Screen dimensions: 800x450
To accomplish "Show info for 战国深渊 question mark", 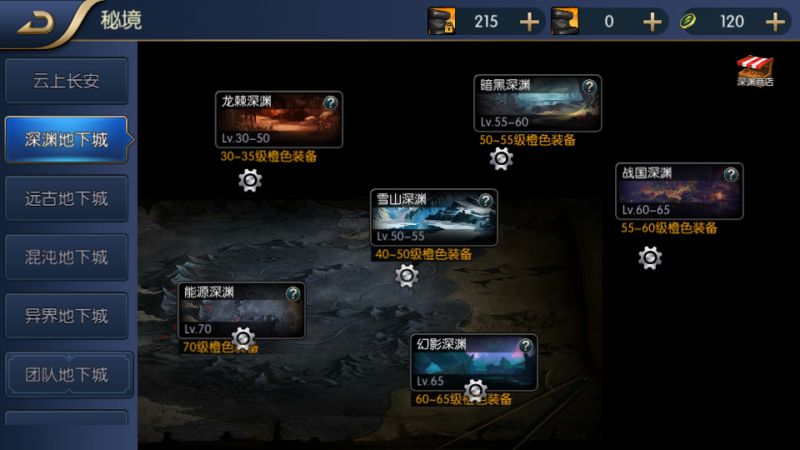I will (731, 174).
